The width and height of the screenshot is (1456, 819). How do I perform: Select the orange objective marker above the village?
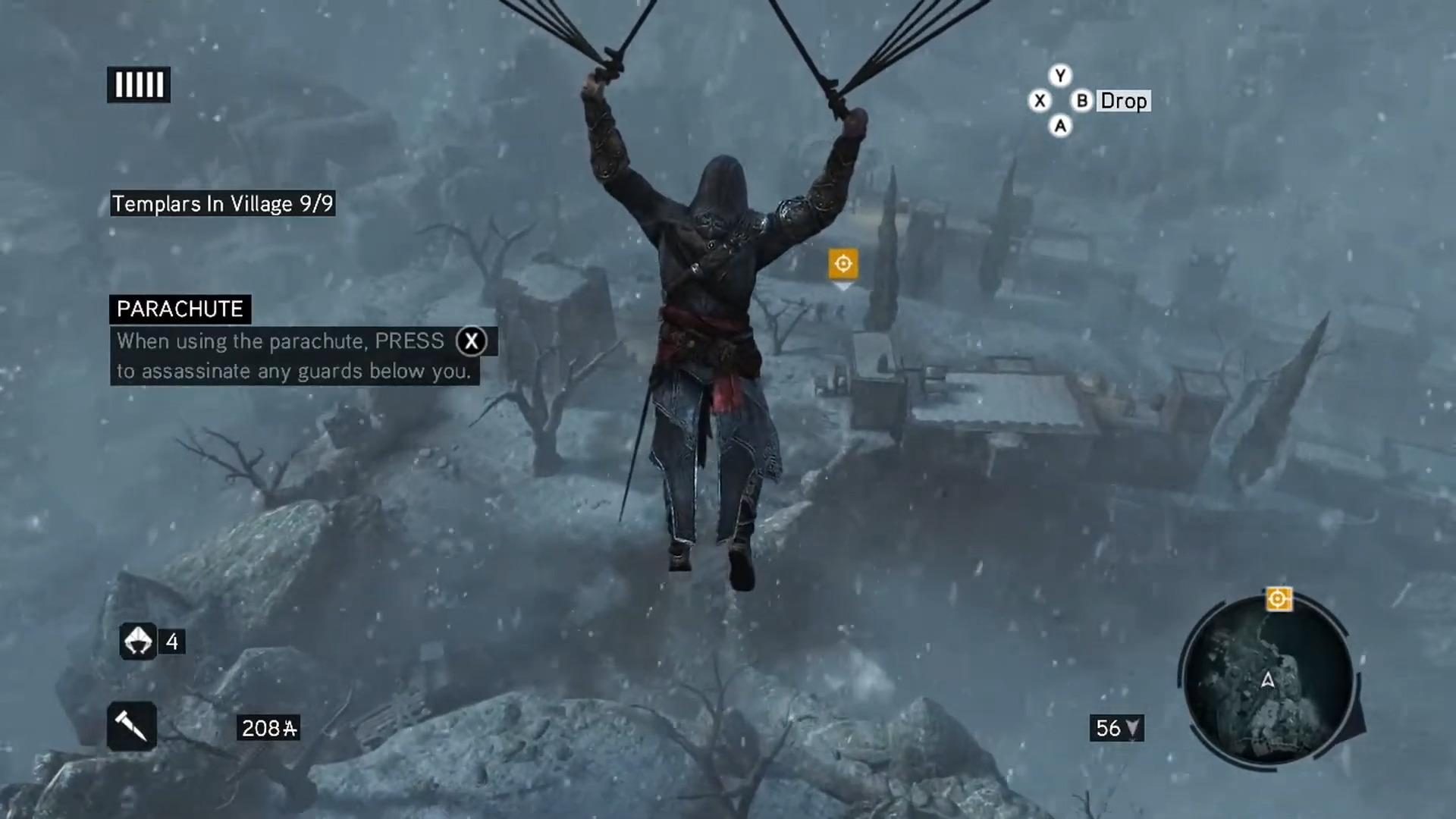point(843,263)
